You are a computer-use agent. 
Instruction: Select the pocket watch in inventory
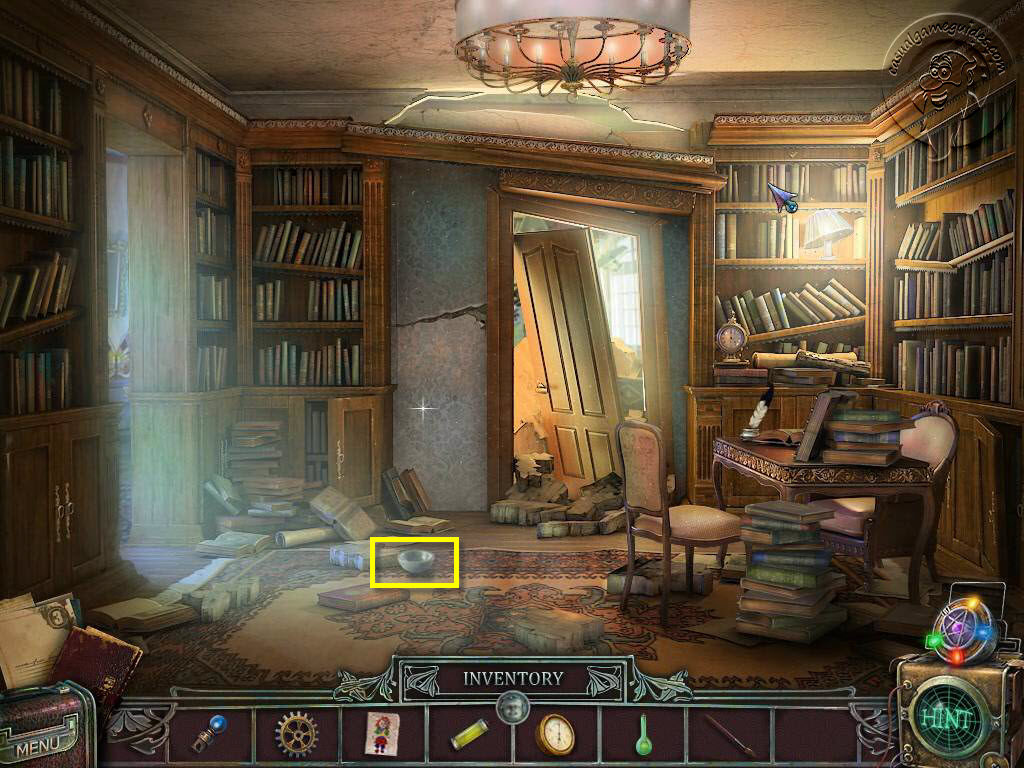point(555,735)
